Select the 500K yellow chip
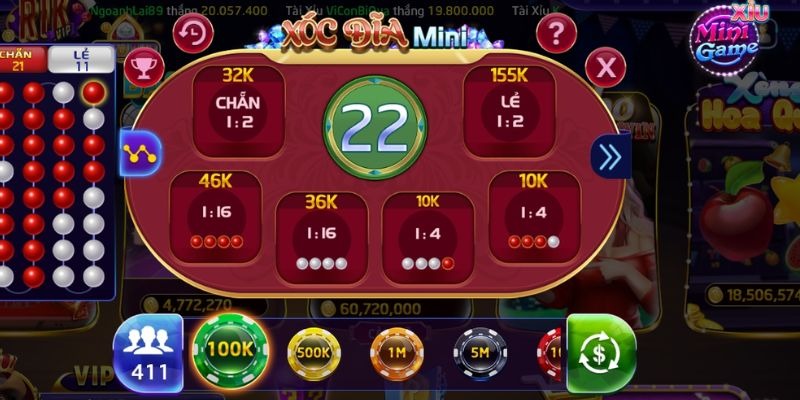 click(314, 353)
